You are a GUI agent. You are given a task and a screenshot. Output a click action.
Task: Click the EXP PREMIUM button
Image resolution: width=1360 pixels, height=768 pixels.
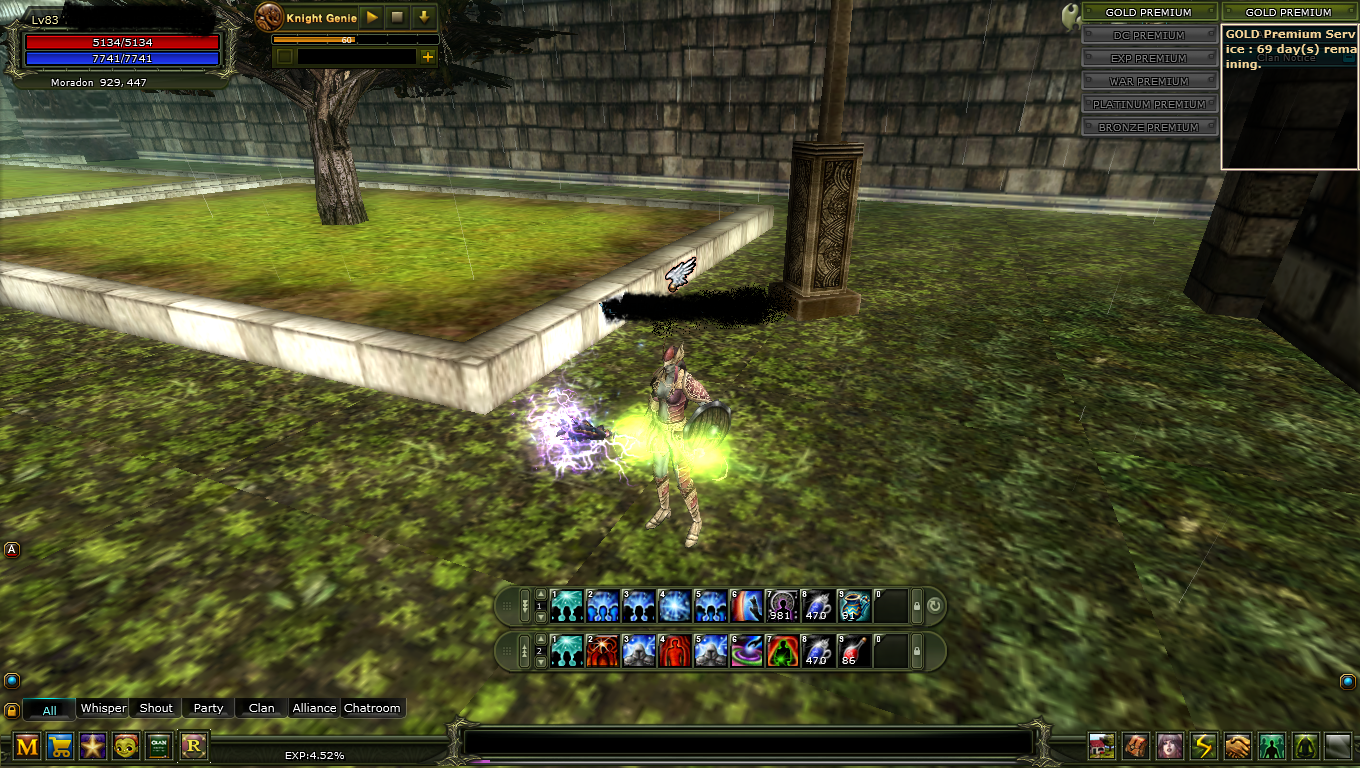1149,58
